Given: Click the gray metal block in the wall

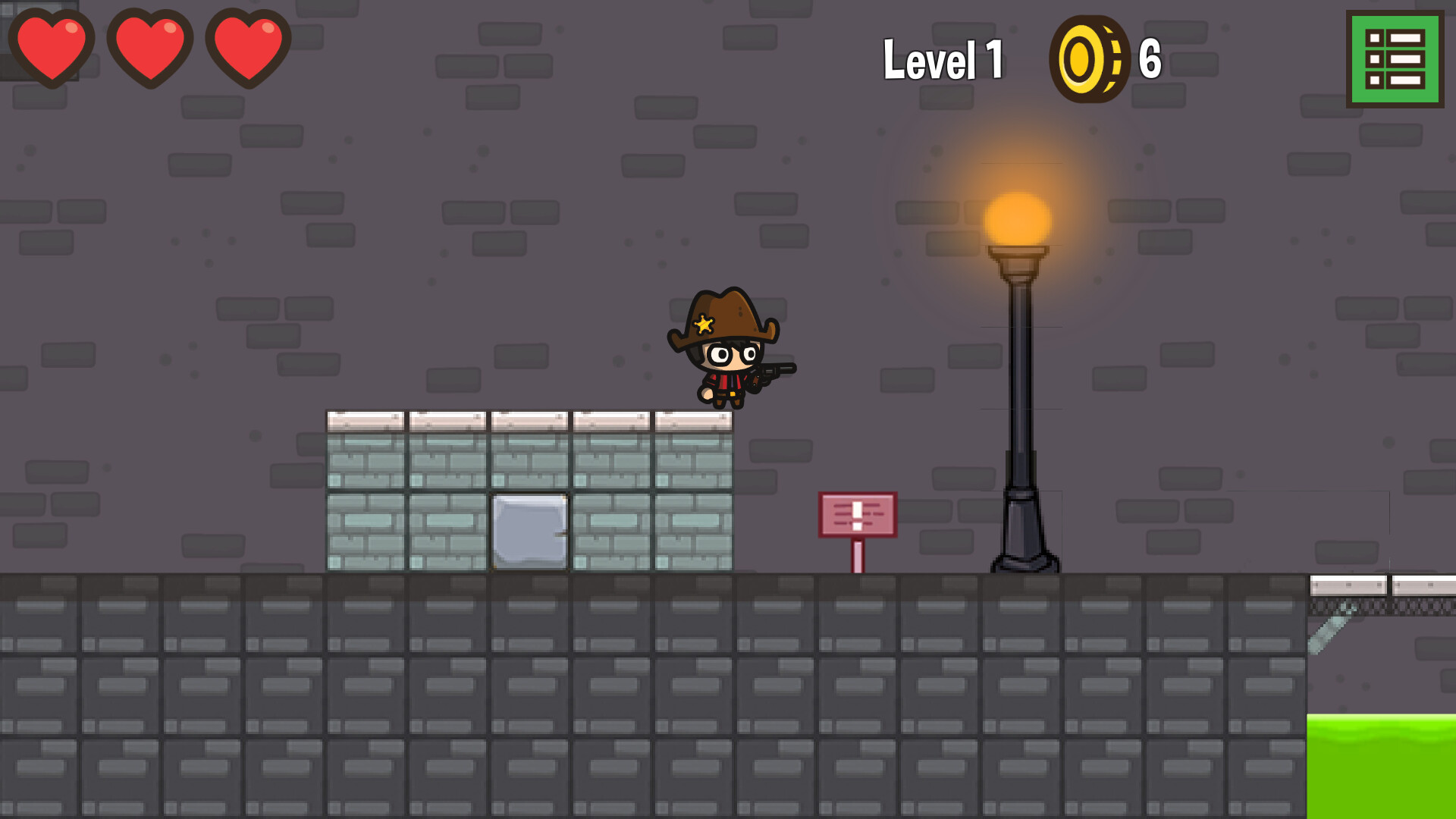Looking at the screenshot, I should [529, 531].
